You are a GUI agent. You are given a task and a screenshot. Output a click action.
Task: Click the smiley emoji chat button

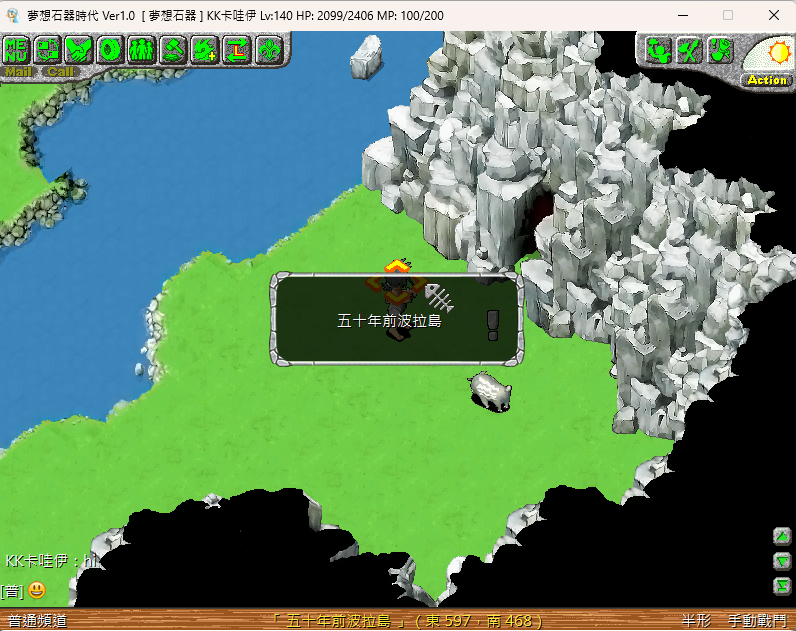(37, 590)
